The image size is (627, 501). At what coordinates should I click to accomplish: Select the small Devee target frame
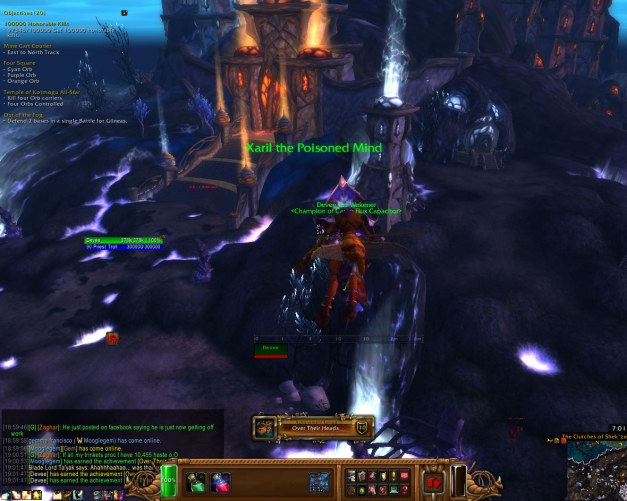270,348
